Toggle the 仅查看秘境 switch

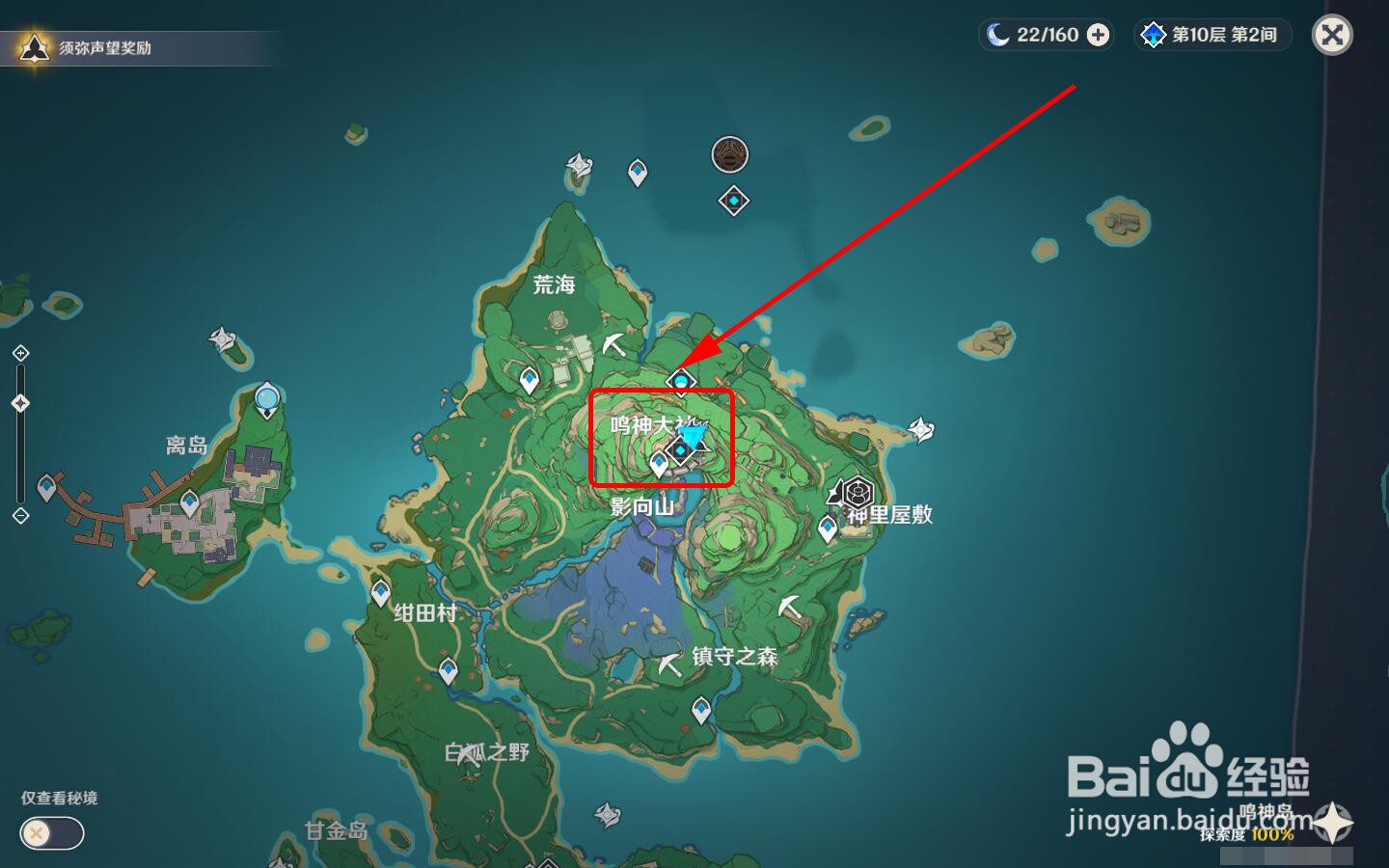tap(50, 831)
